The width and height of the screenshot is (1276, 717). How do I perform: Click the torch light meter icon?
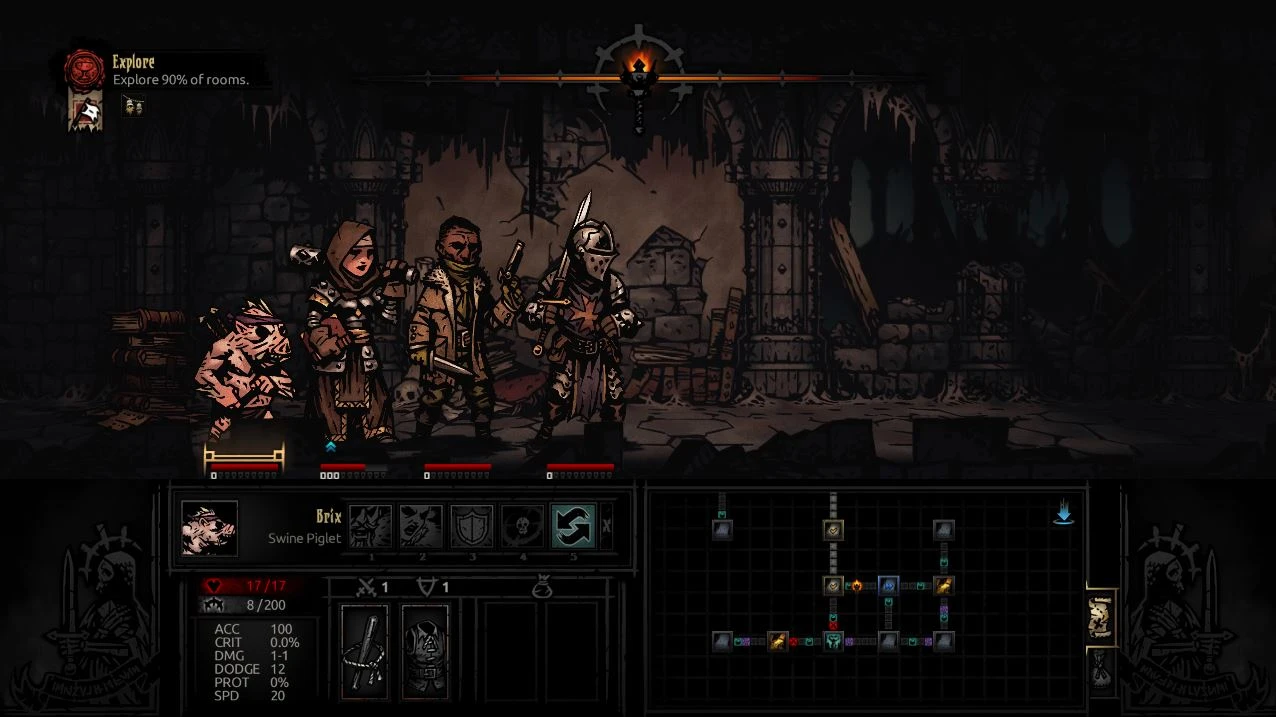point(638,75)
